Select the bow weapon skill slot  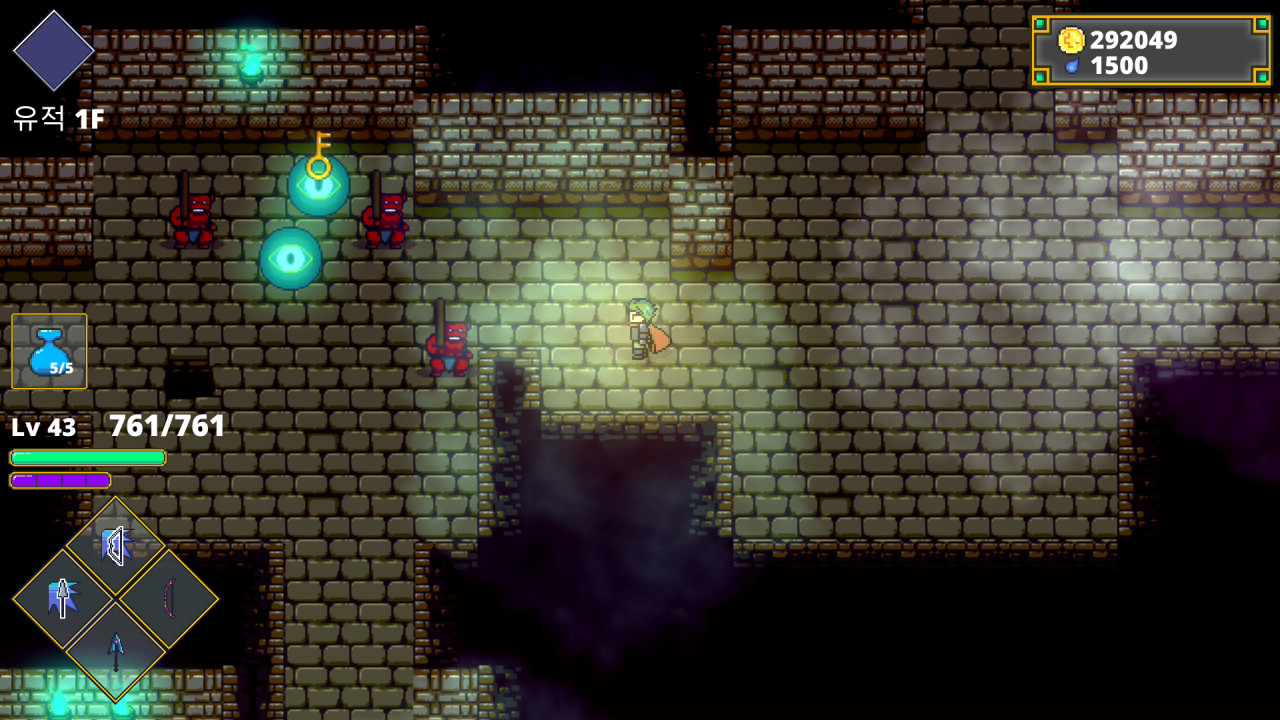173,598
